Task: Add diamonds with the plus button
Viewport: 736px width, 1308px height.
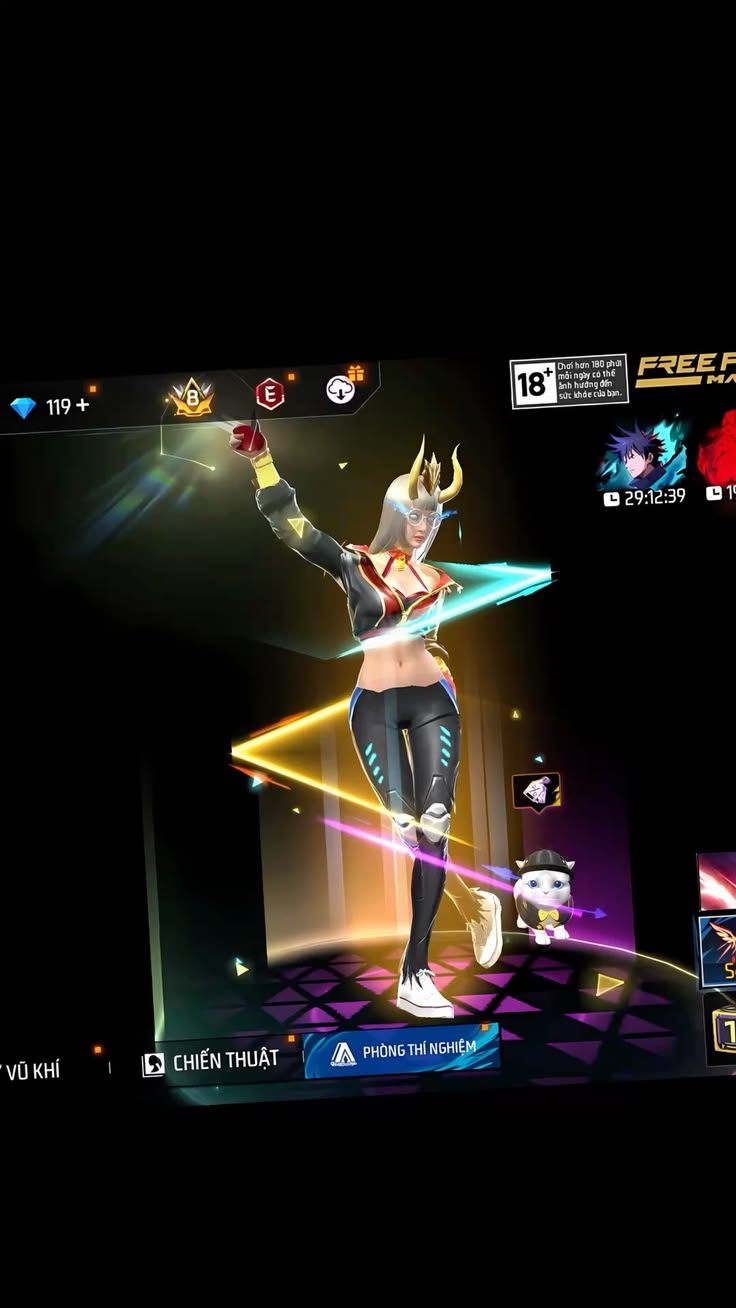Action: click(x=82, y=406)
